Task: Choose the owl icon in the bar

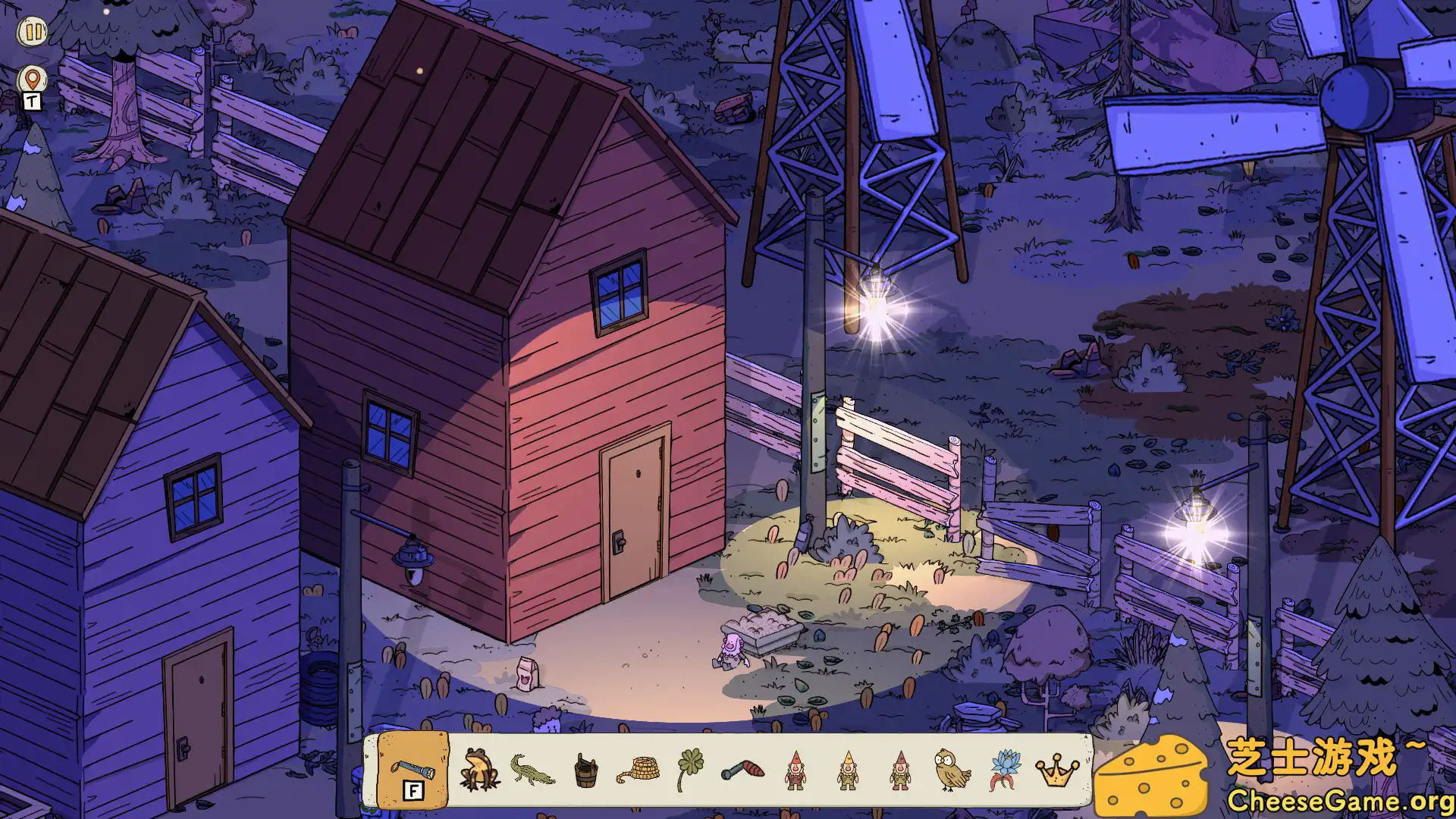Action: click(x=952, y=769)
